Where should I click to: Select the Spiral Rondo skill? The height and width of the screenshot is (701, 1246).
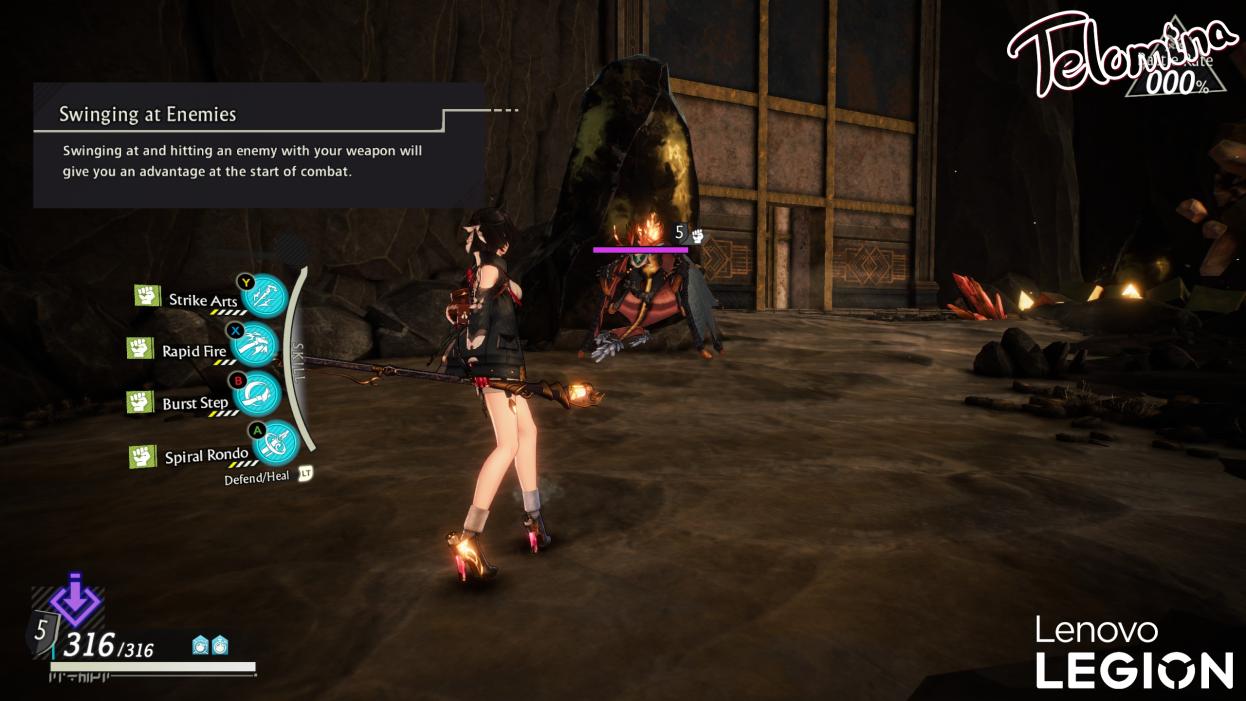[274, 443]
